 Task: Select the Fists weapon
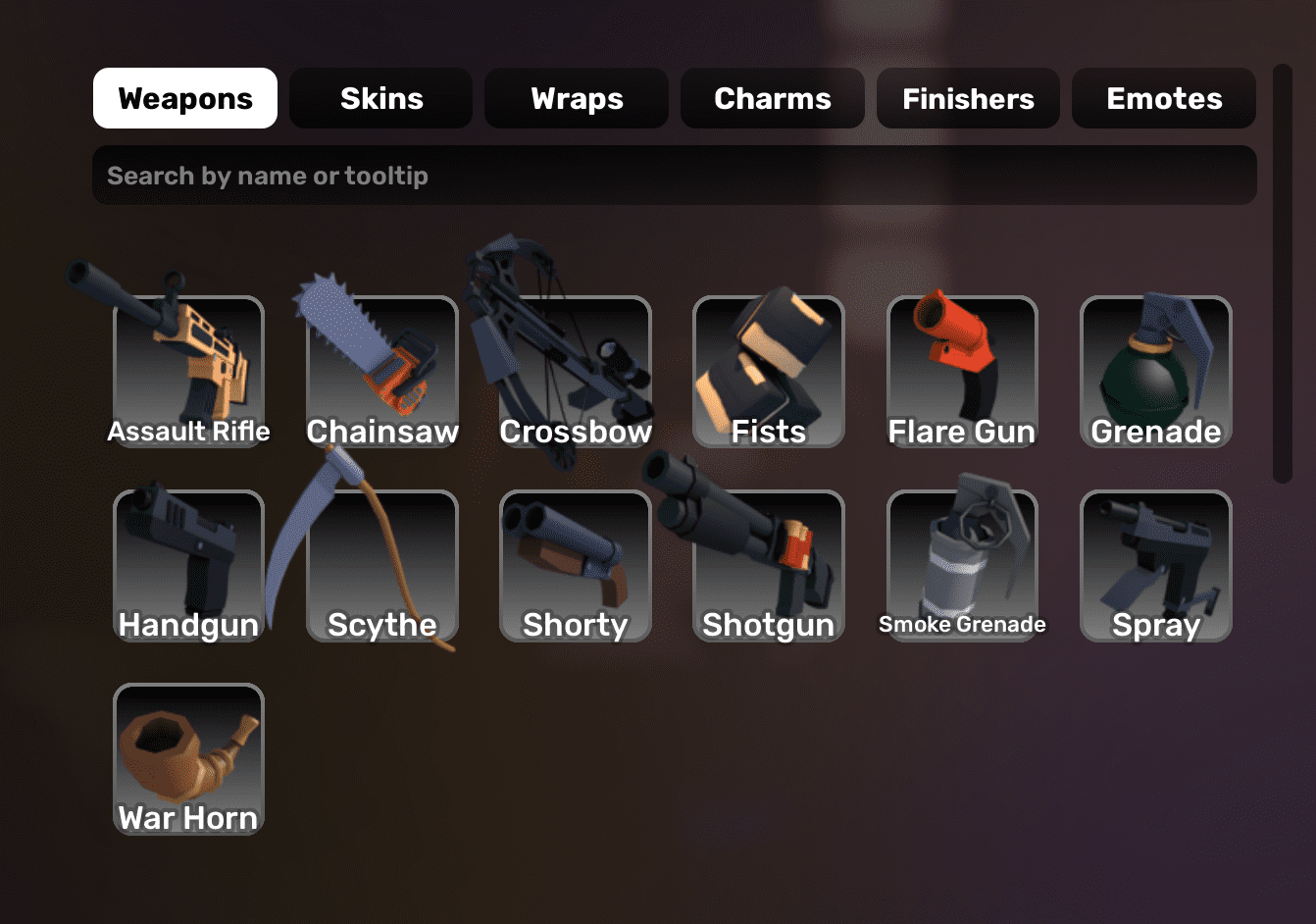[768, 373]
